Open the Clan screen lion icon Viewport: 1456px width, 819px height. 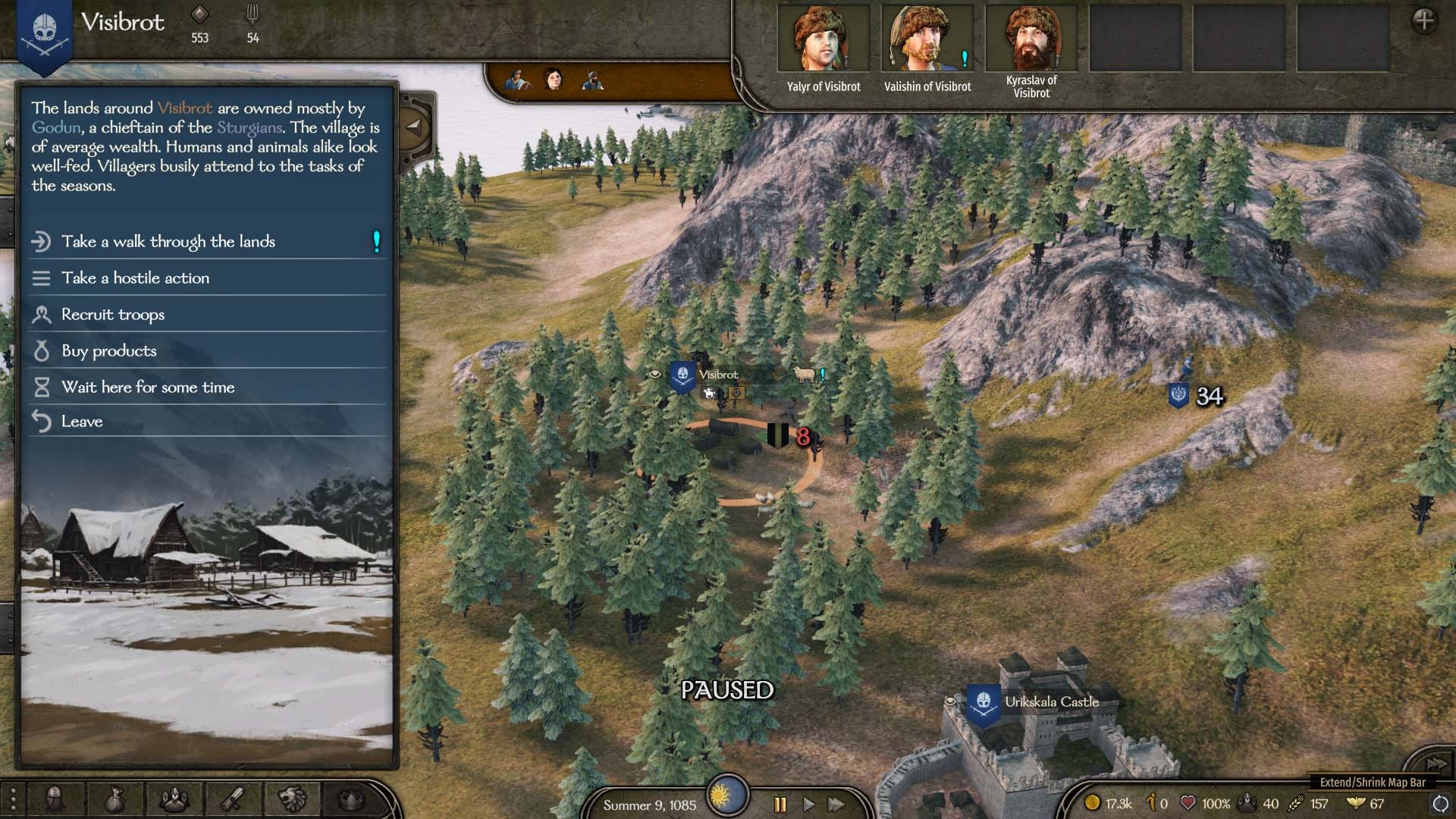pyautogui.click(x=292, y=799)
